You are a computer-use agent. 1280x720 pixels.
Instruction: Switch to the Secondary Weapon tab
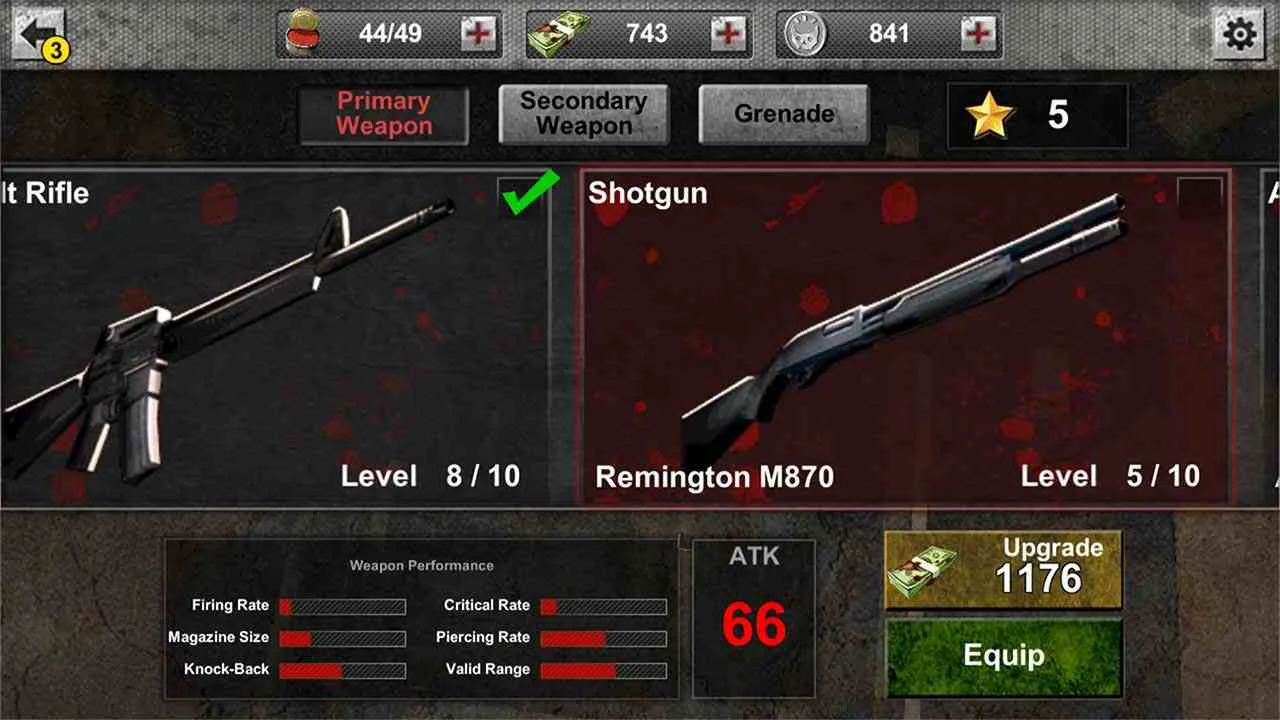tap(584, 112)
